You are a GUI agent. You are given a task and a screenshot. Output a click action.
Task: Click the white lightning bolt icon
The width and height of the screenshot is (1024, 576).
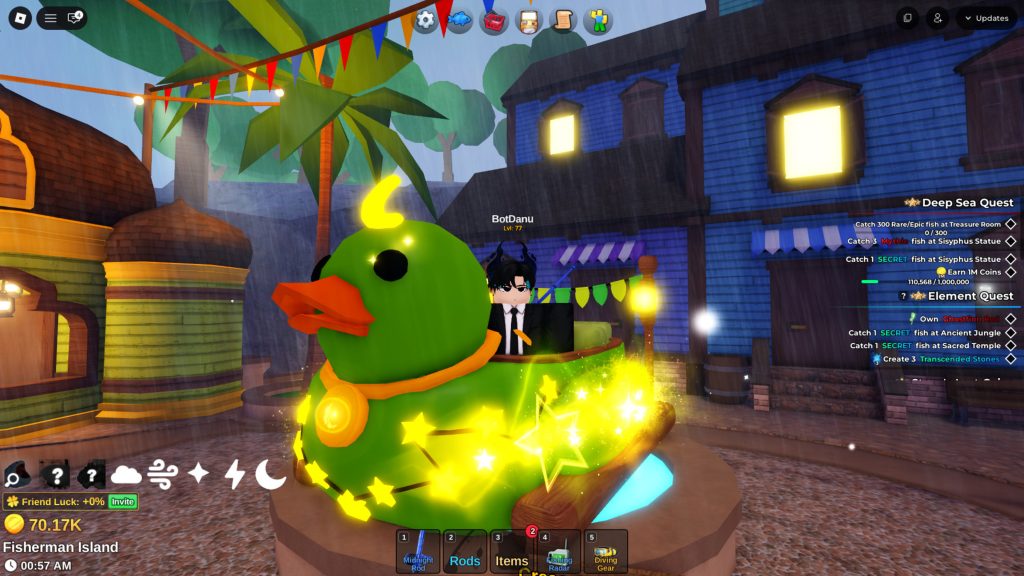[x=234, y=474]
